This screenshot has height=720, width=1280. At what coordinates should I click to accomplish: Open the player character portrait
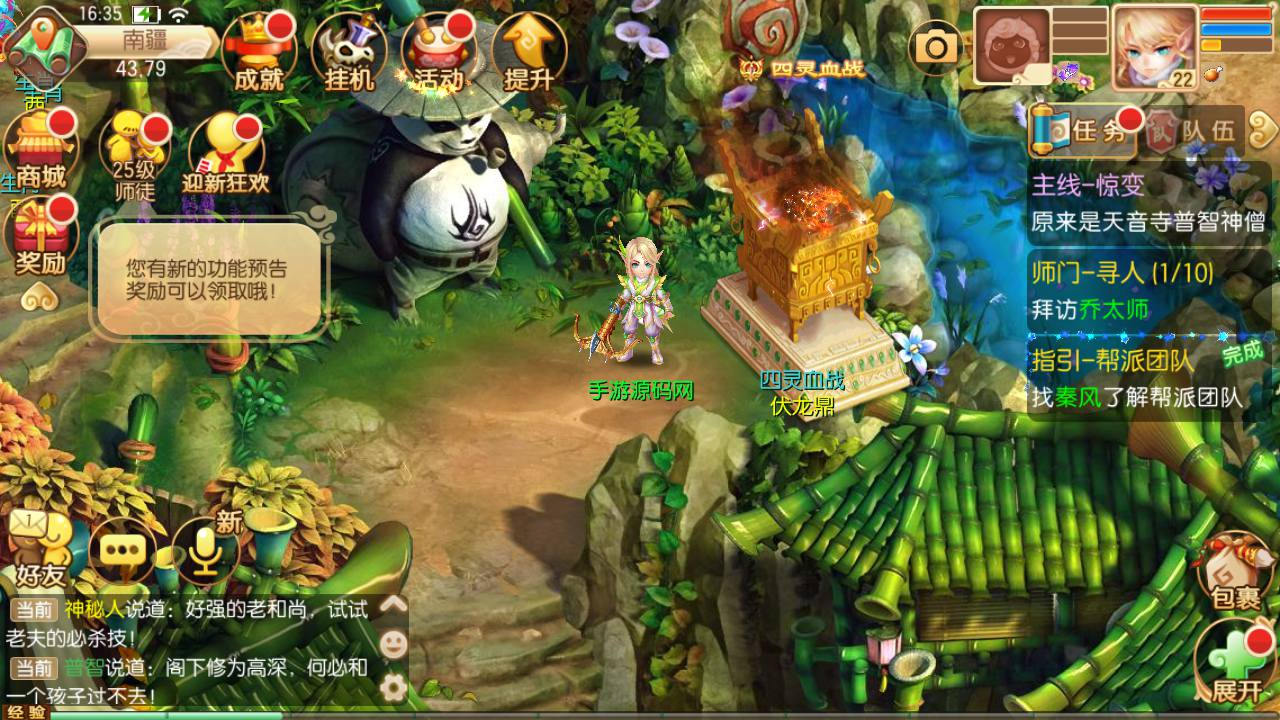(x=1155, y=46)
